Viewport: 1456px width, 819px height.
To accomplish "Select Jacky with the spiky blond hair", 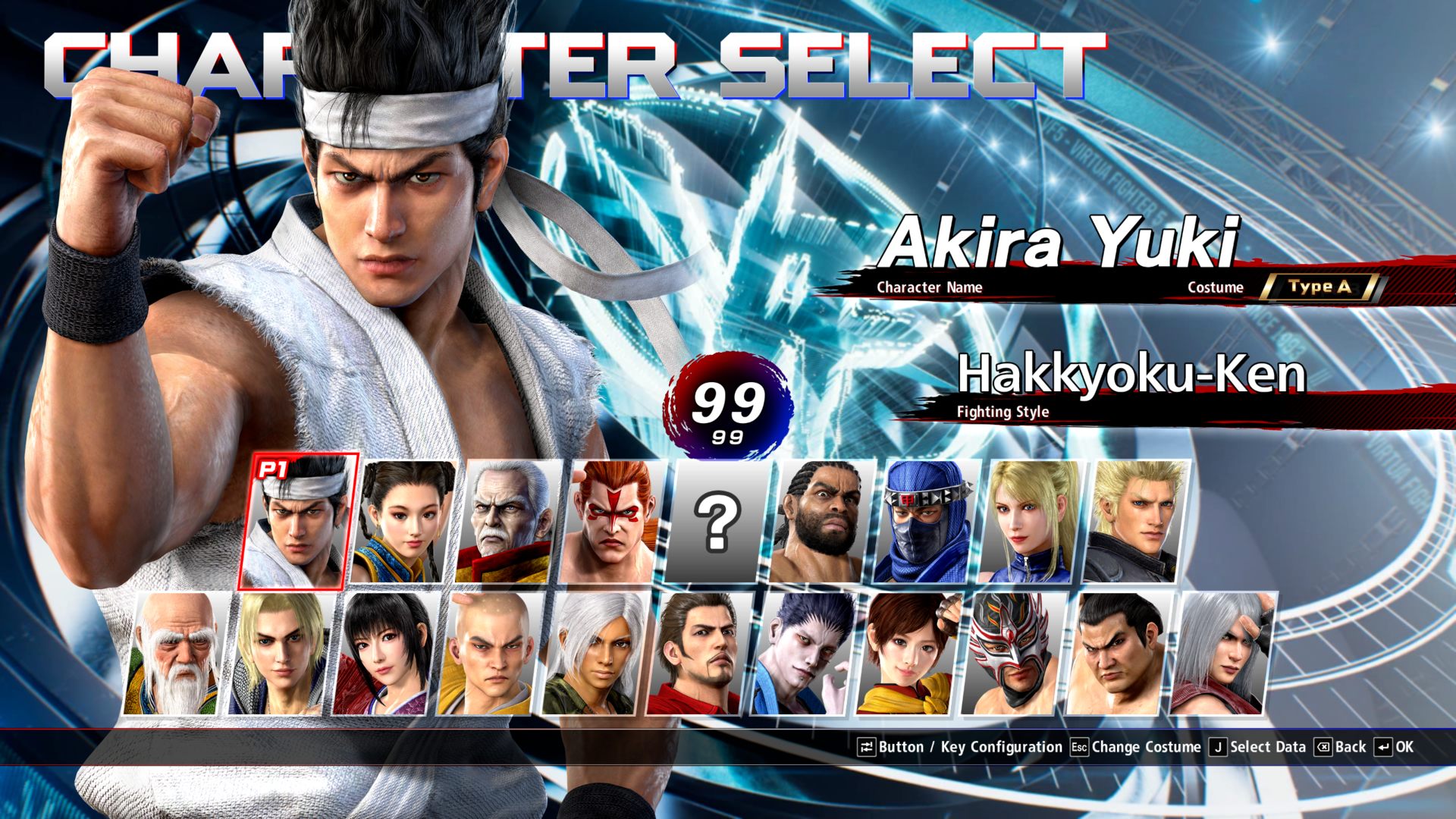I will click(x=1134, y=522).
